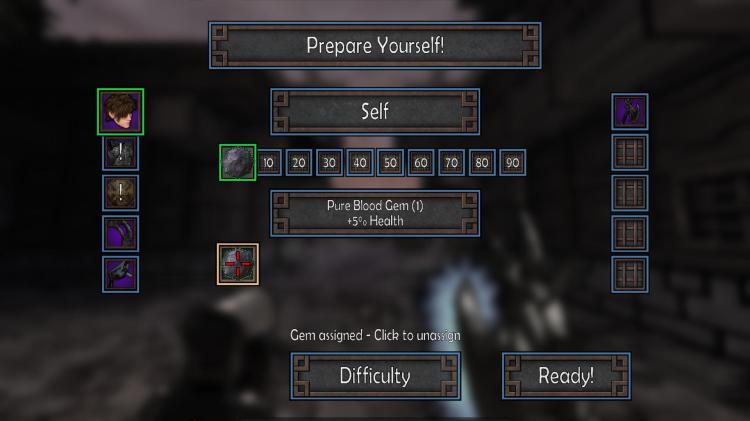Viewport: 750px width, 421px height.
Task: Select the axe icon in right column
Action: [x=630, y=112]
